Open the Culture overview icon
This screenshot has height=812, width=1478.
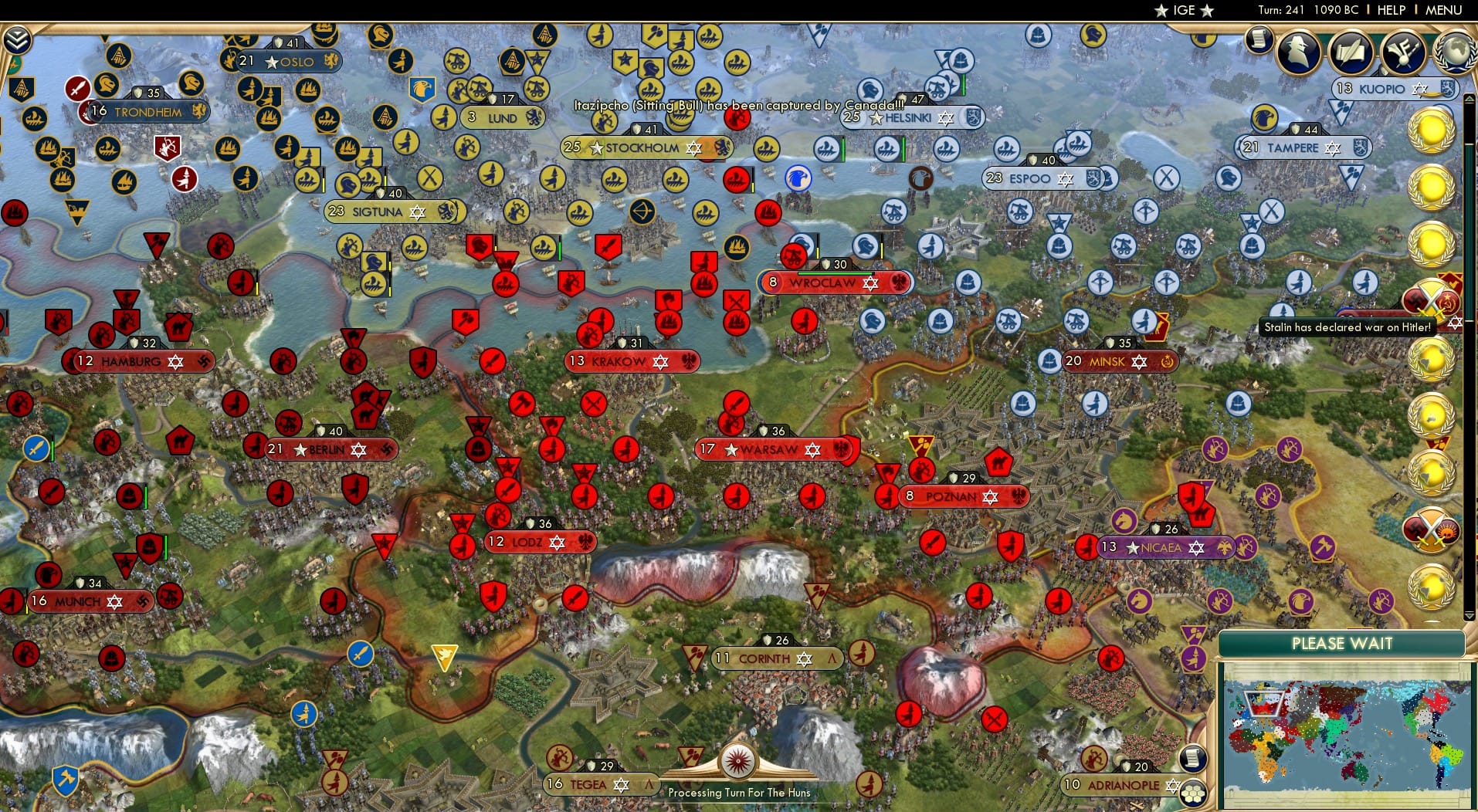[1402, 50]
